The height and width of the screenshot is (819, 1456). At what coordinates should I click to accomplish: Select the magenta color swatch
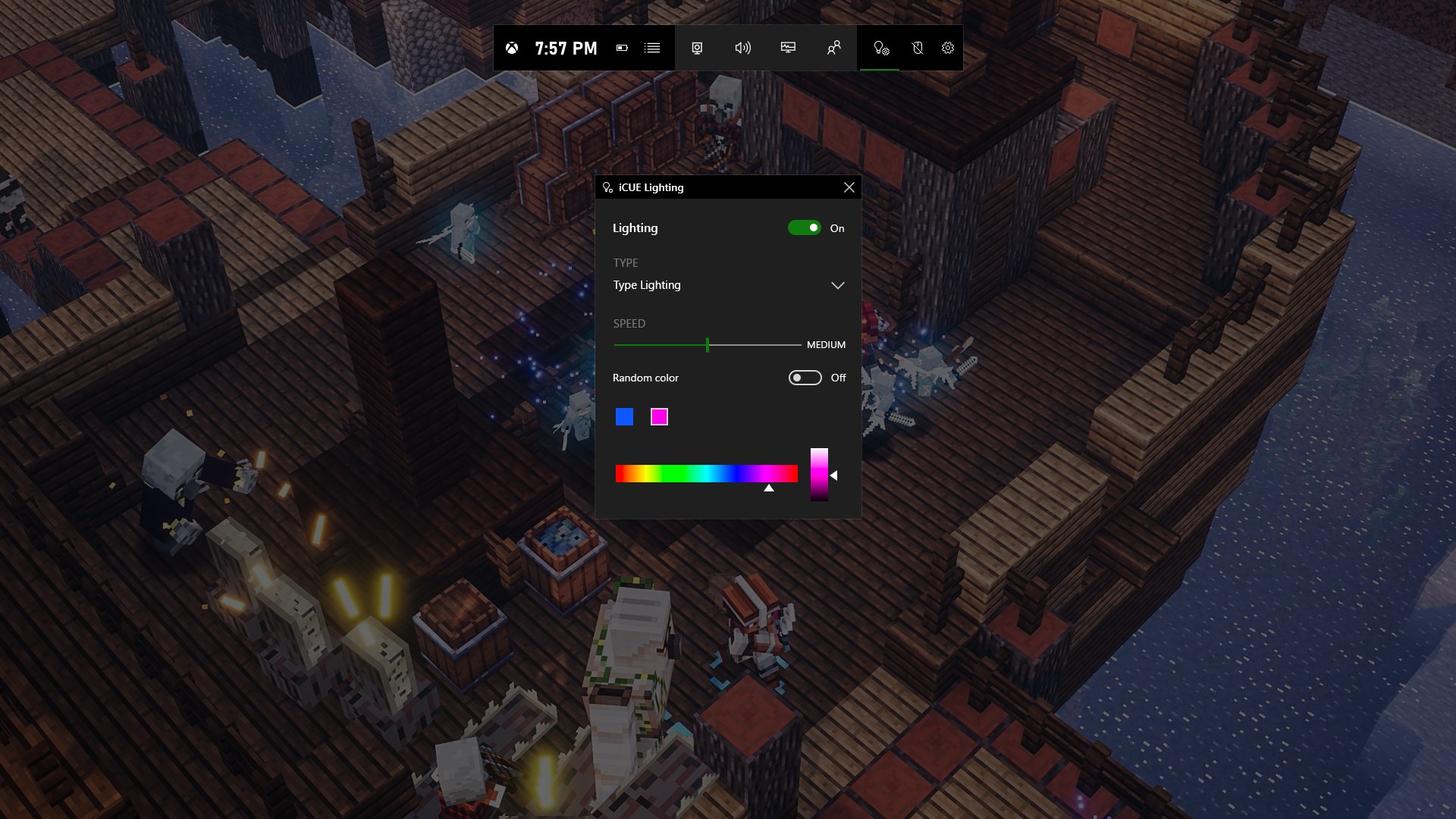pos(659,417)
